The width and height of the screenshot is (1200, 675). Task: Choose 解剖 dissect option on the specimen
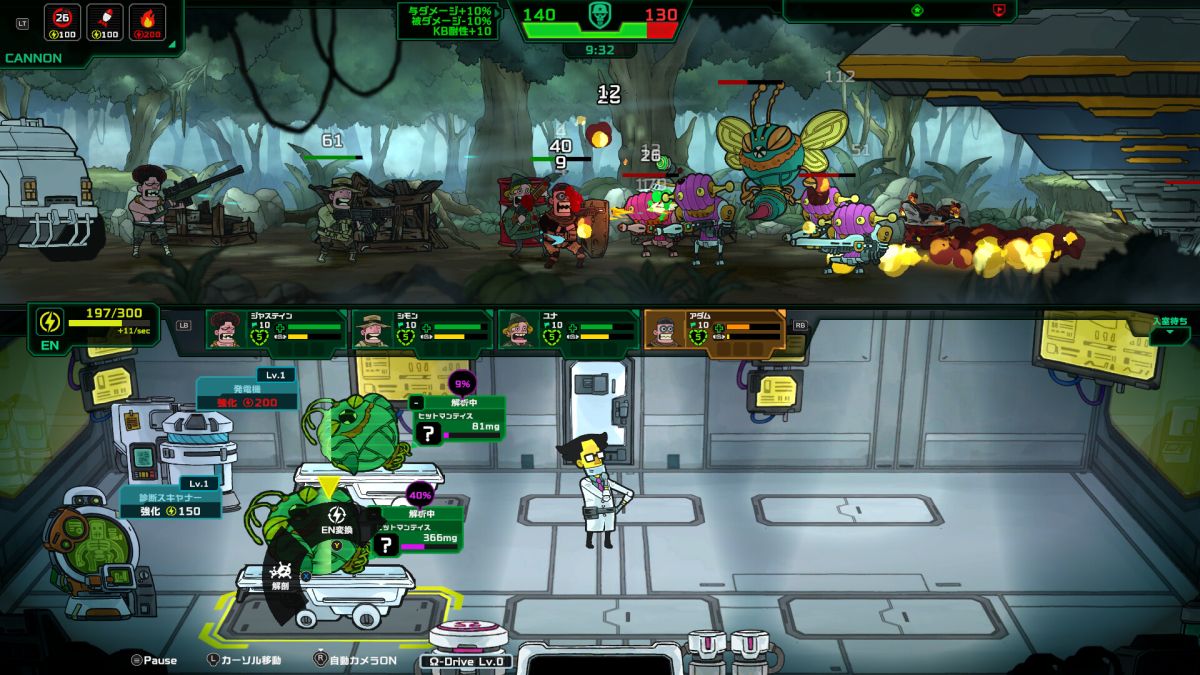point(281,576)
